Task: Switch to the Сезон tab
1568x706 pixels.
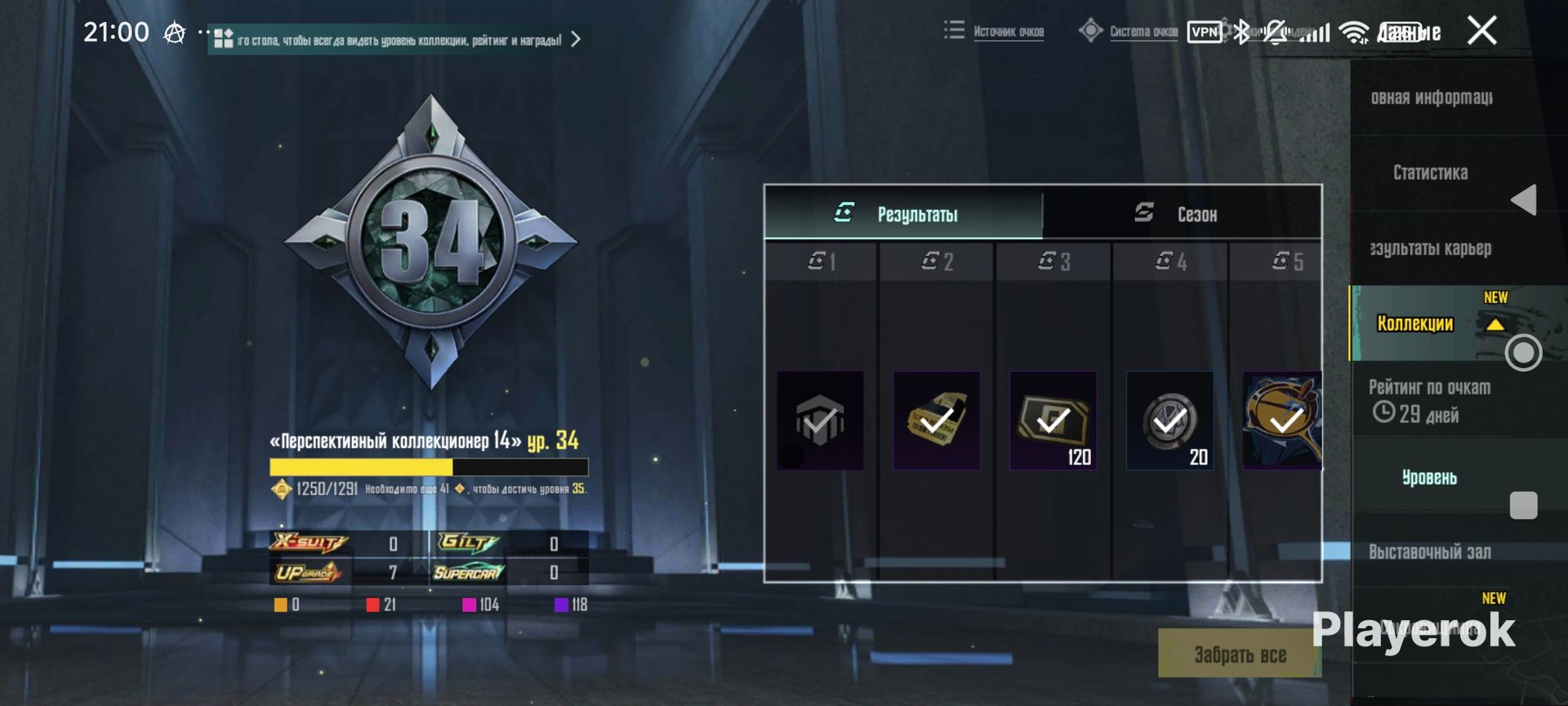Action: click(x=1181, y=214)
